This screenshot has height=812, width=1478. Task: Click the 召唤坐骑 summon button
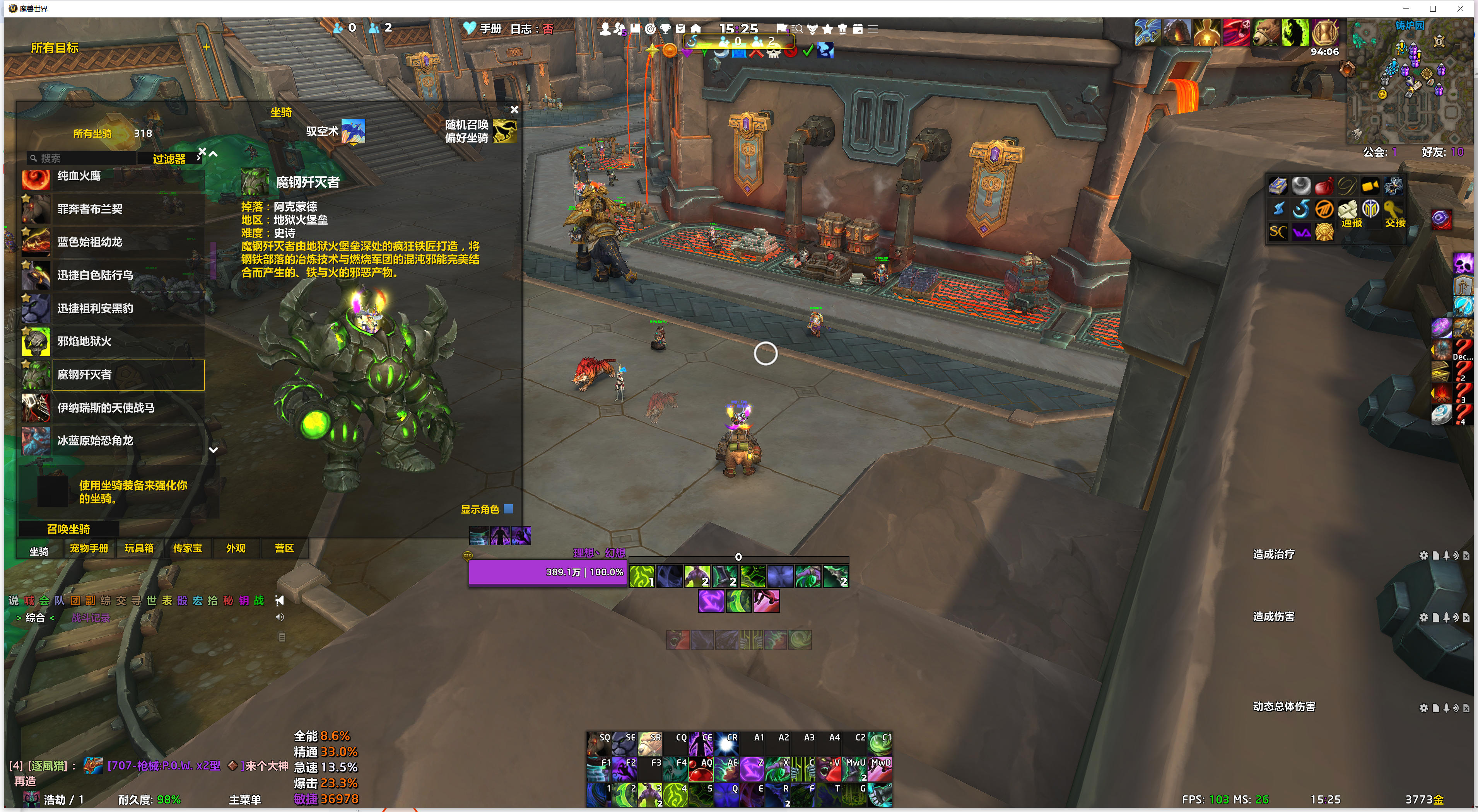(x=68, y=529)
